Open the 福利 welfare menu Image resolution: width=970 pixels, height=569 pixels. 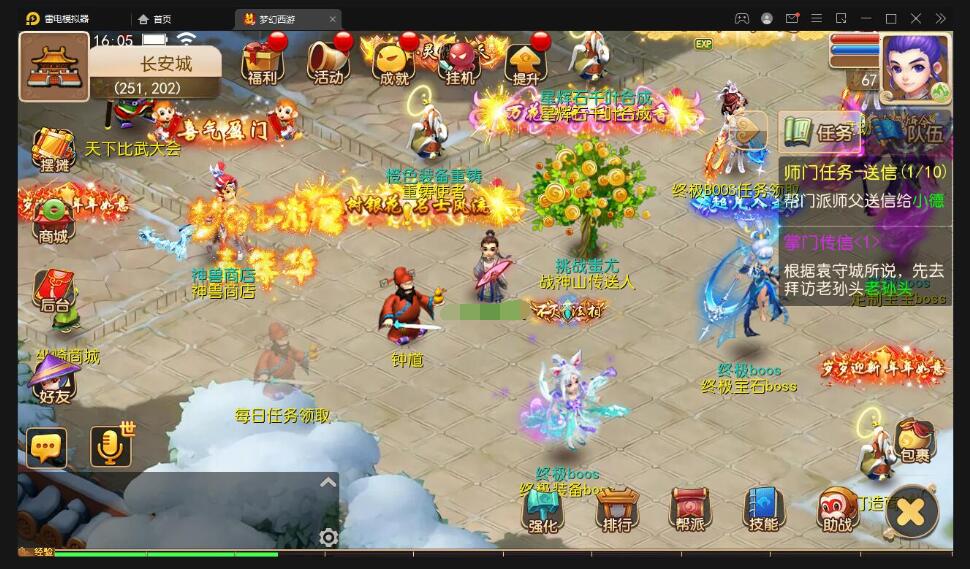pyautogui.click(x=261, y=63)
